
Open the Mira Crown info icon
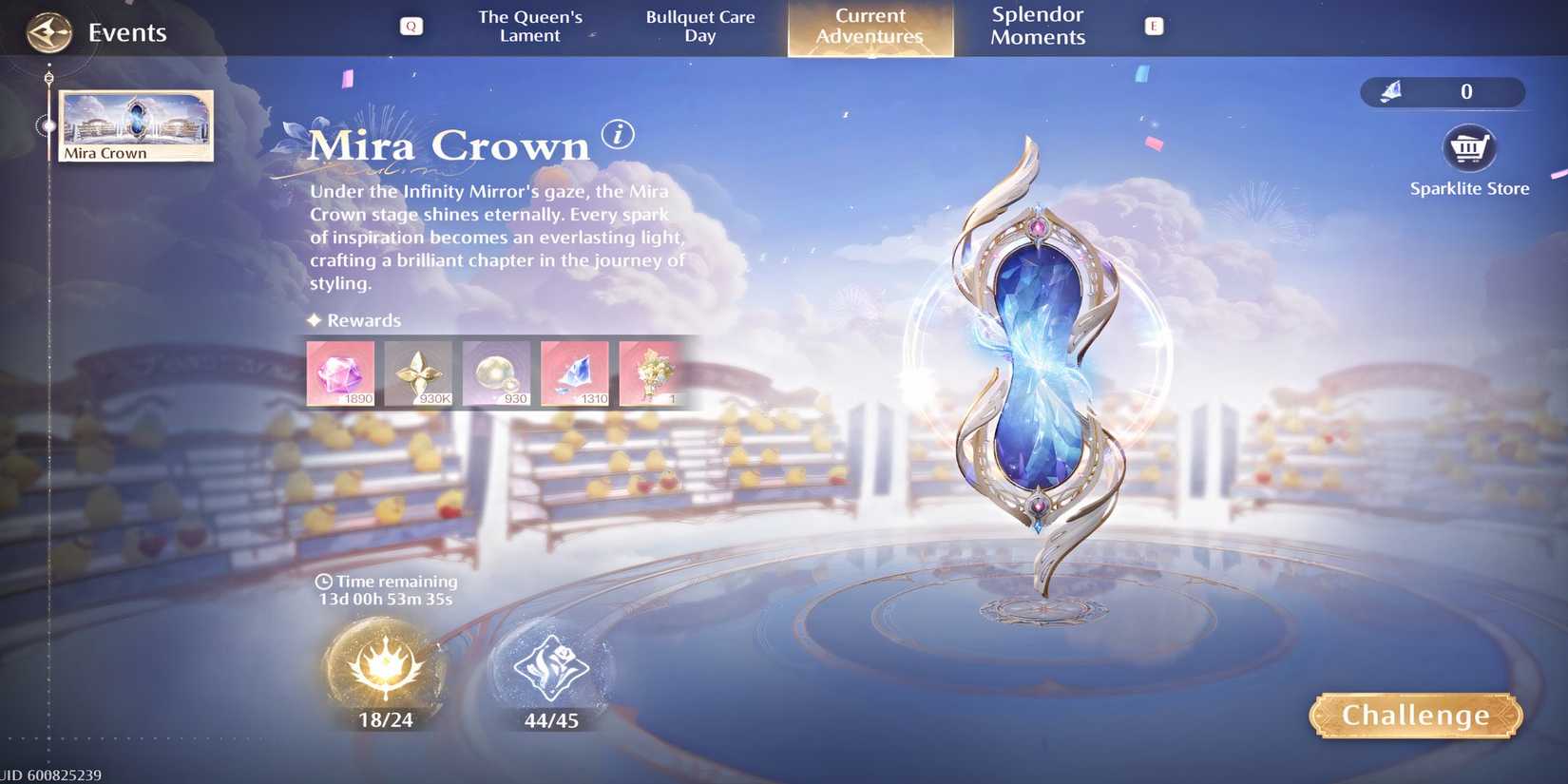tap(619, 136)
